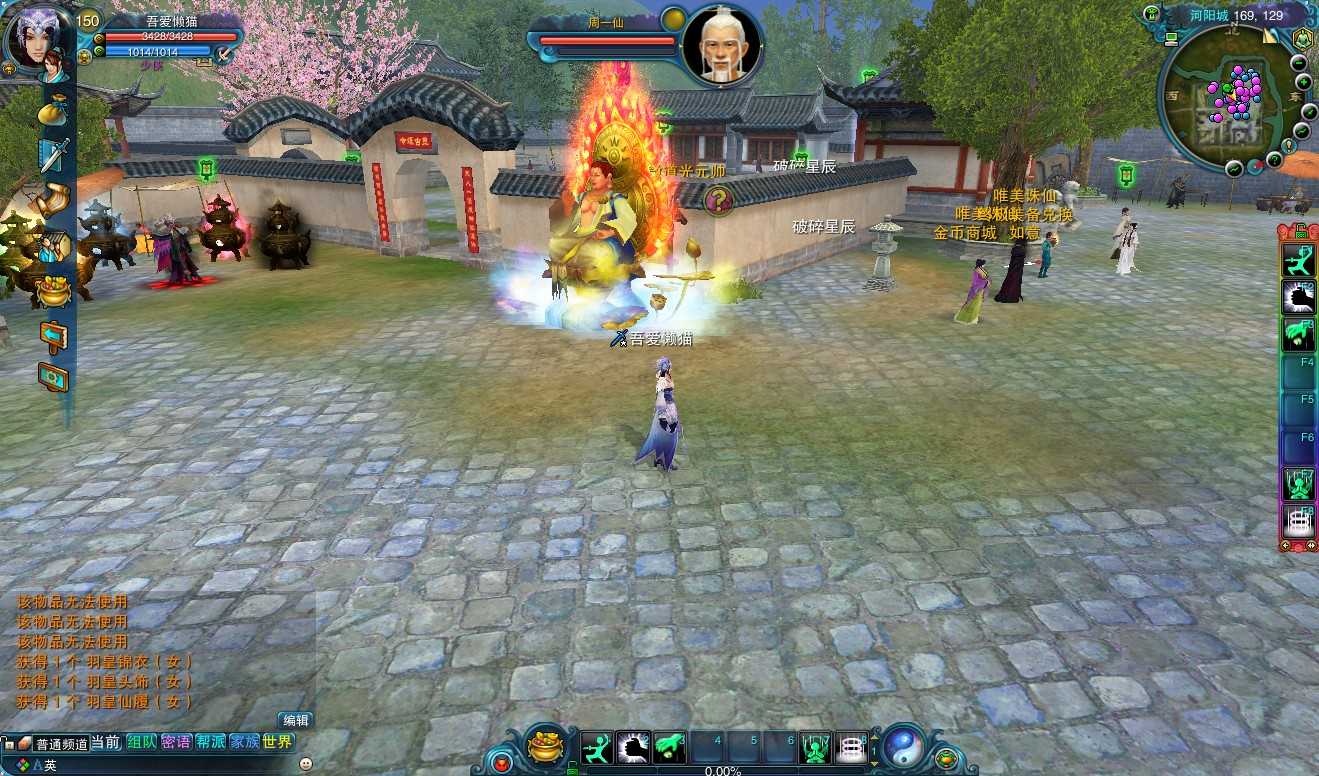Viewport: 1319px width, 776px height.
Task: Open the book and sword skills icon
Action: (x=53, y=155)
